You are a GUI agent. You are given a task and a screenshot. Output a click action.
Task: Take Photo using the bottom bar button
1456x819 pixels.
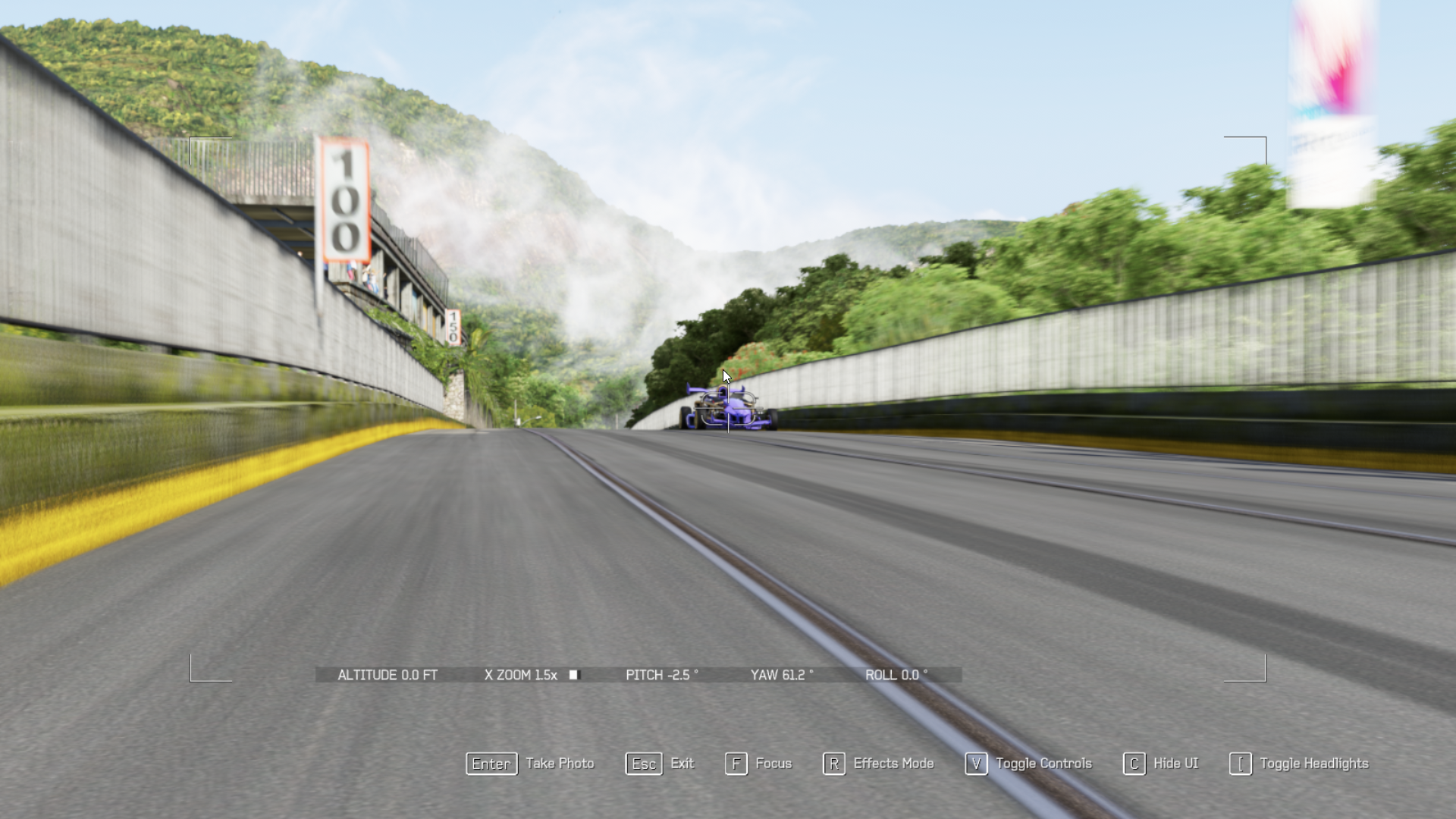pyautogui.click(x=530, y=764)
